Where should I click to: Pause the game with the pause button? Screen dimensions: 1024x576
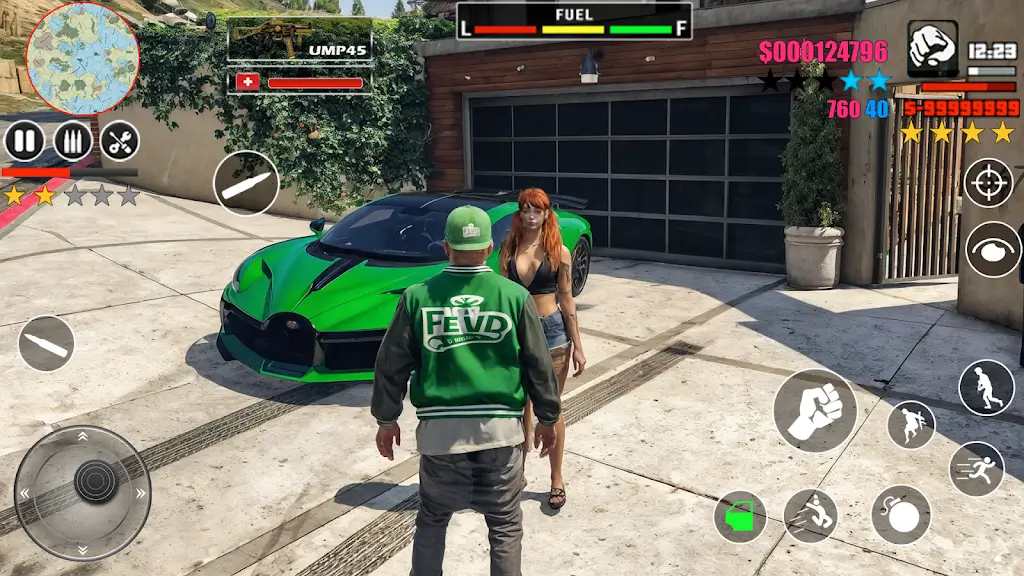24,141
